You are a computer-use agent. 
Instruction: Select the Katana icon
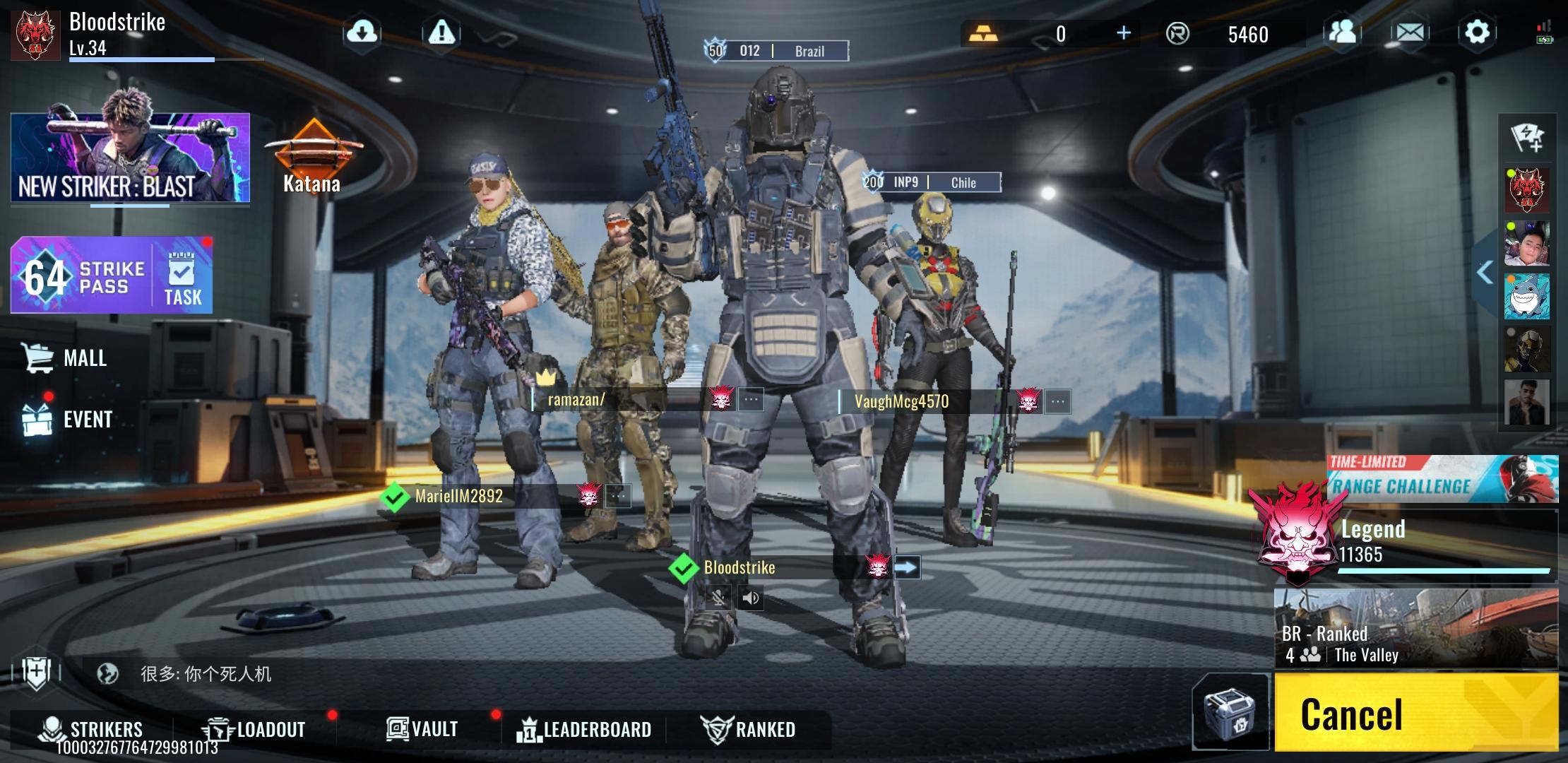click(x=312, y=157)
